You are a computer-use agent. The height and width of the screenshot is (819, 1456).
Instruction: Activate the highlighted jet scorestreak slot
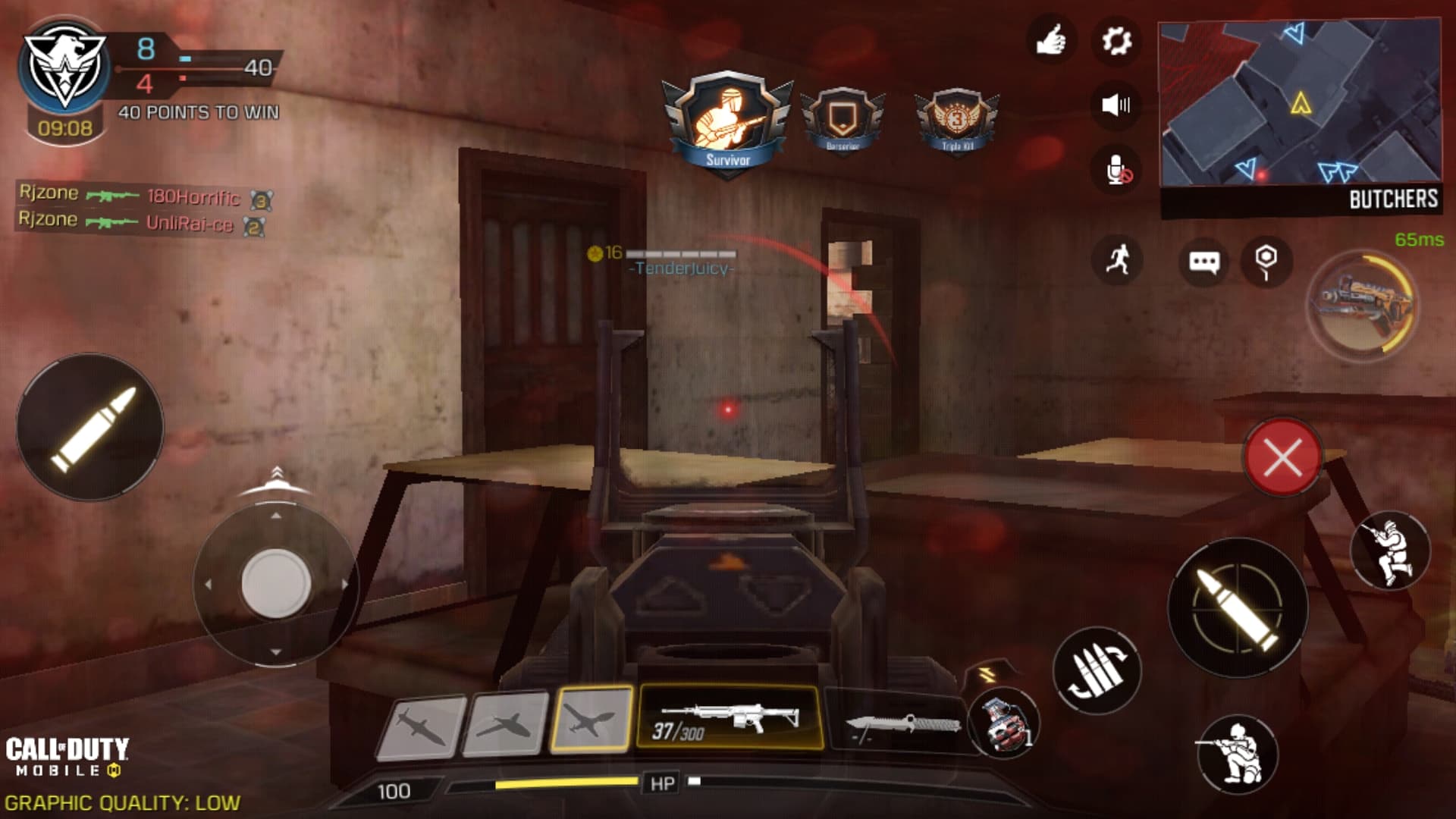tap(591, 719)
